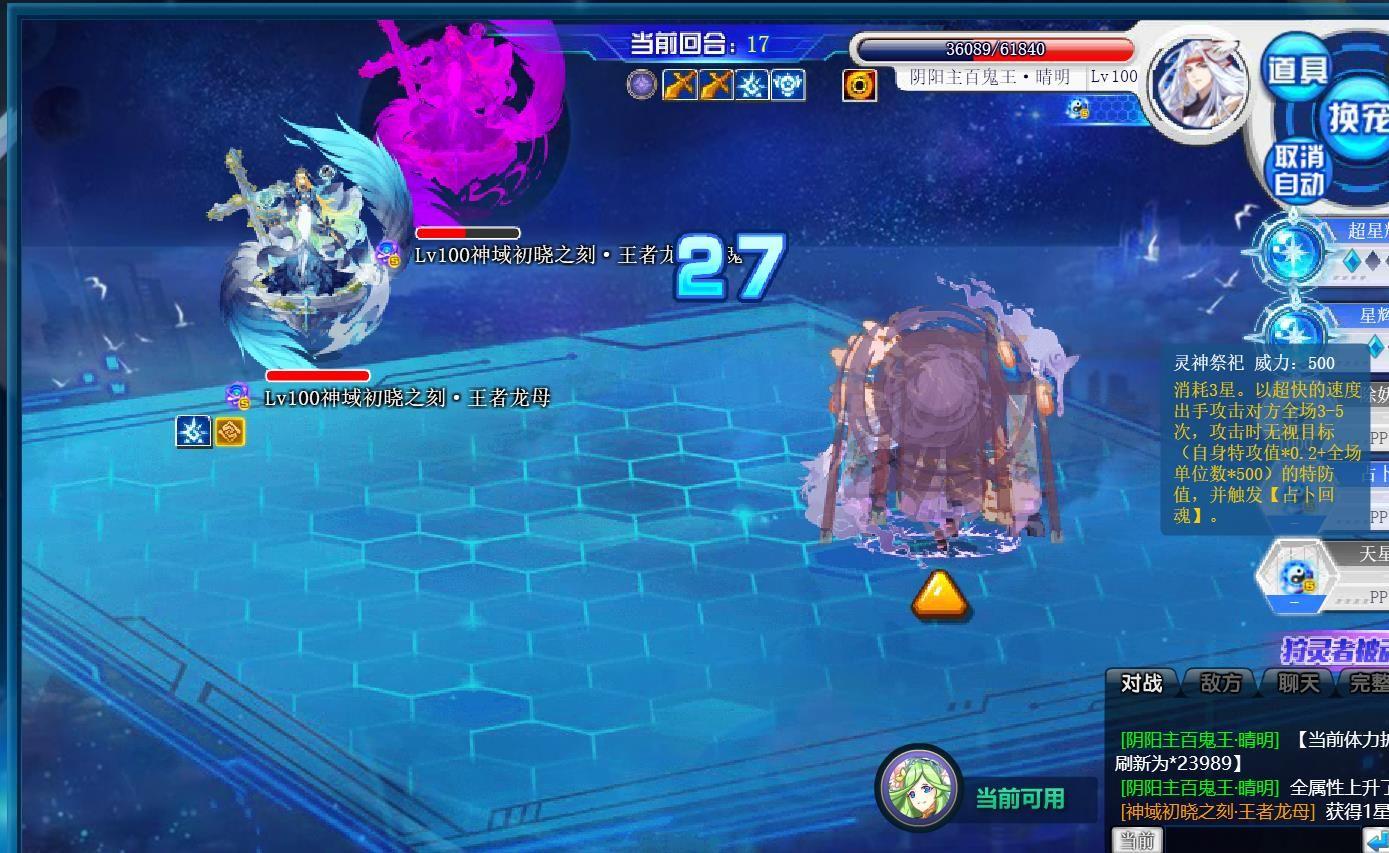Click the 换宠 switch pet button
Image resolution: width=1389 pixels, height=853 pixels.
click(1358, 117)
